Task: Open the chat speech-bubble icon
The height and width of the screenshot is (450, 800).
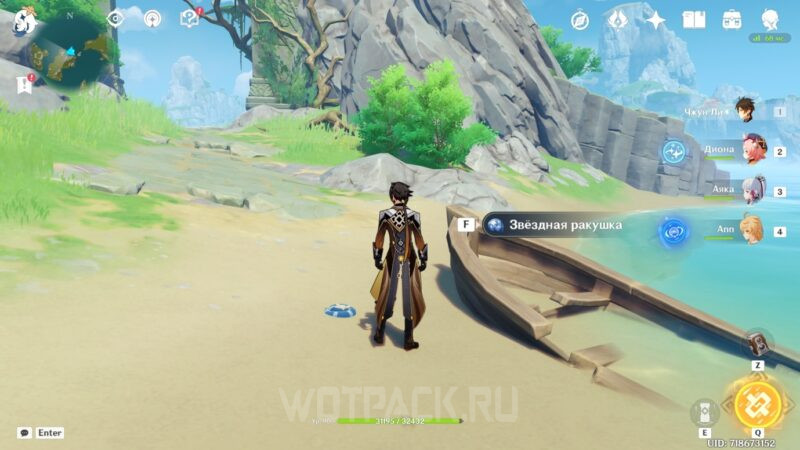Action: pyautogui.click(x=23, y=433)
